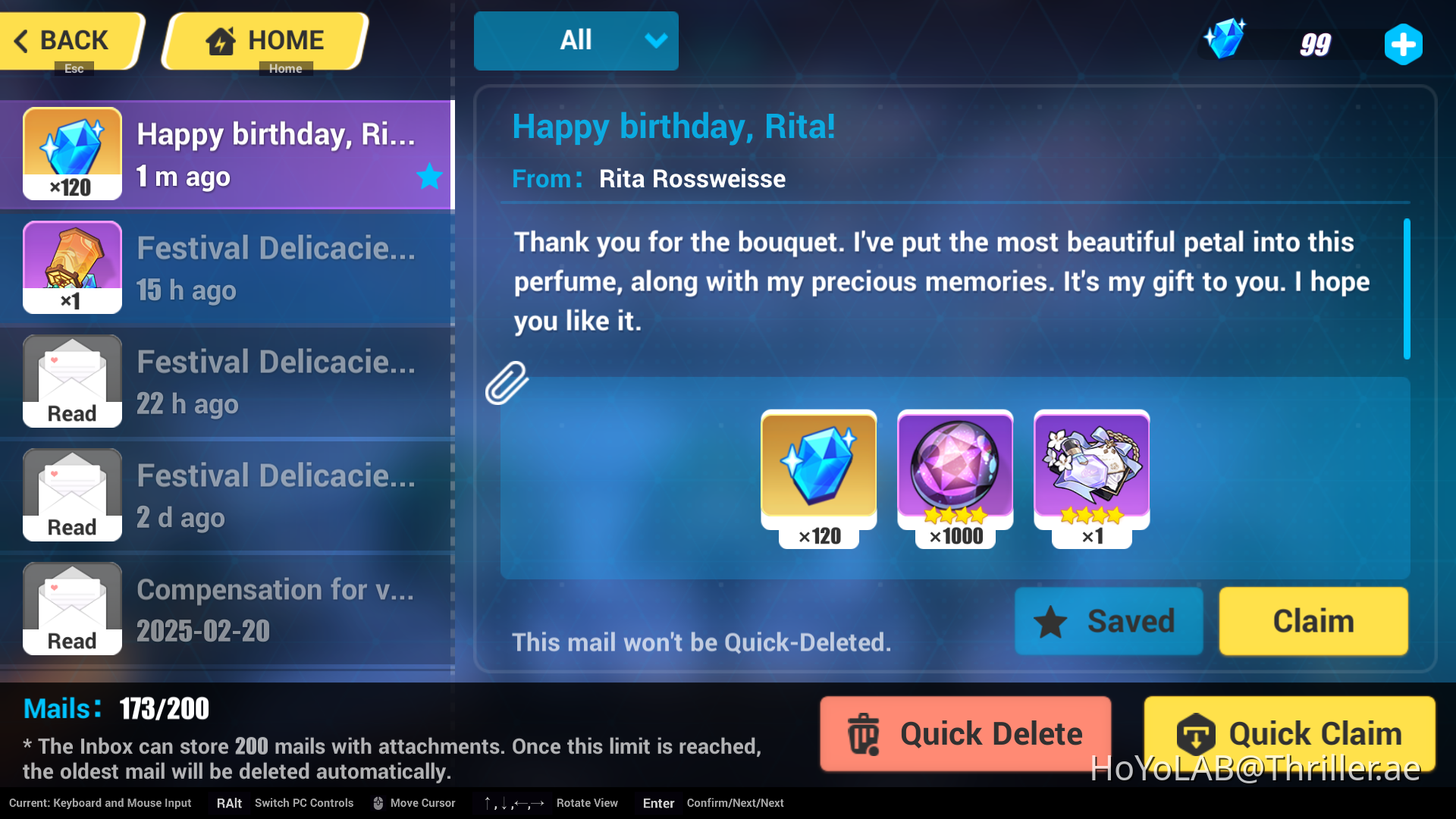Toggle the Saved state of this mail
The width and height of the screenshot is (1456, 819).
pos(1109,621)
